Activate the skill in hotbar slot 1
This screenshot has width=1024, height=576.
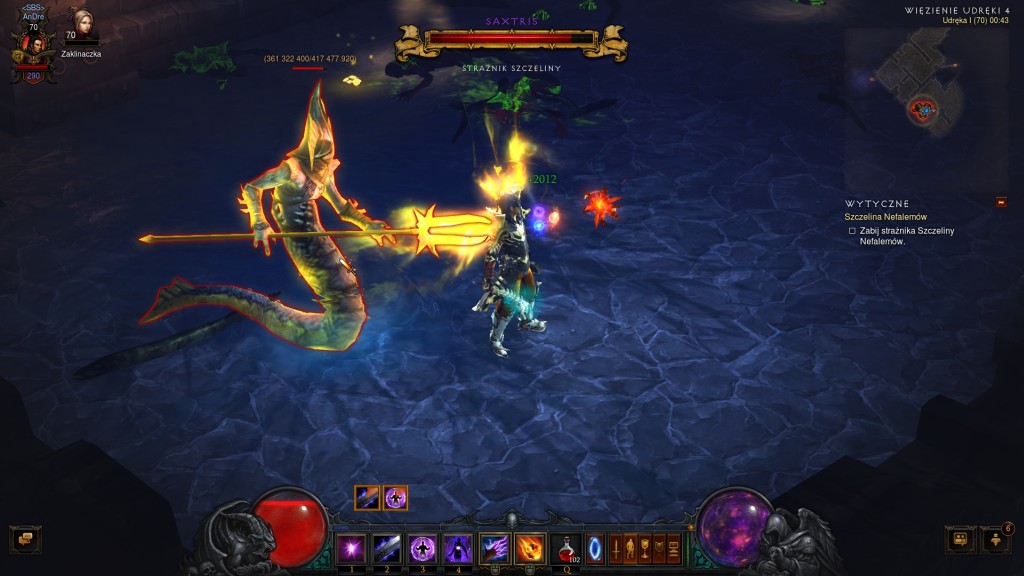[350, 548]
